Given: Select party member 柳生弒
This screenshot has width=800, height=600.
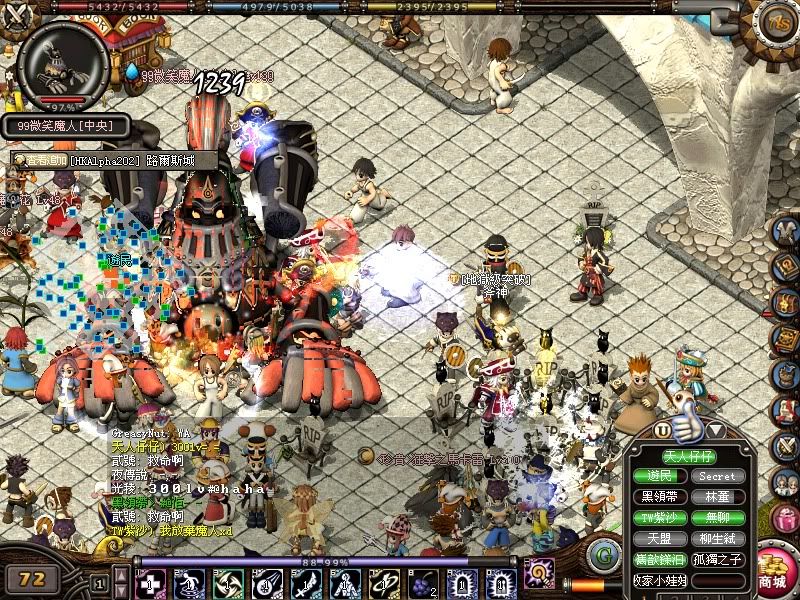Looking at the screenshot, I should click(x=717, y=539).
